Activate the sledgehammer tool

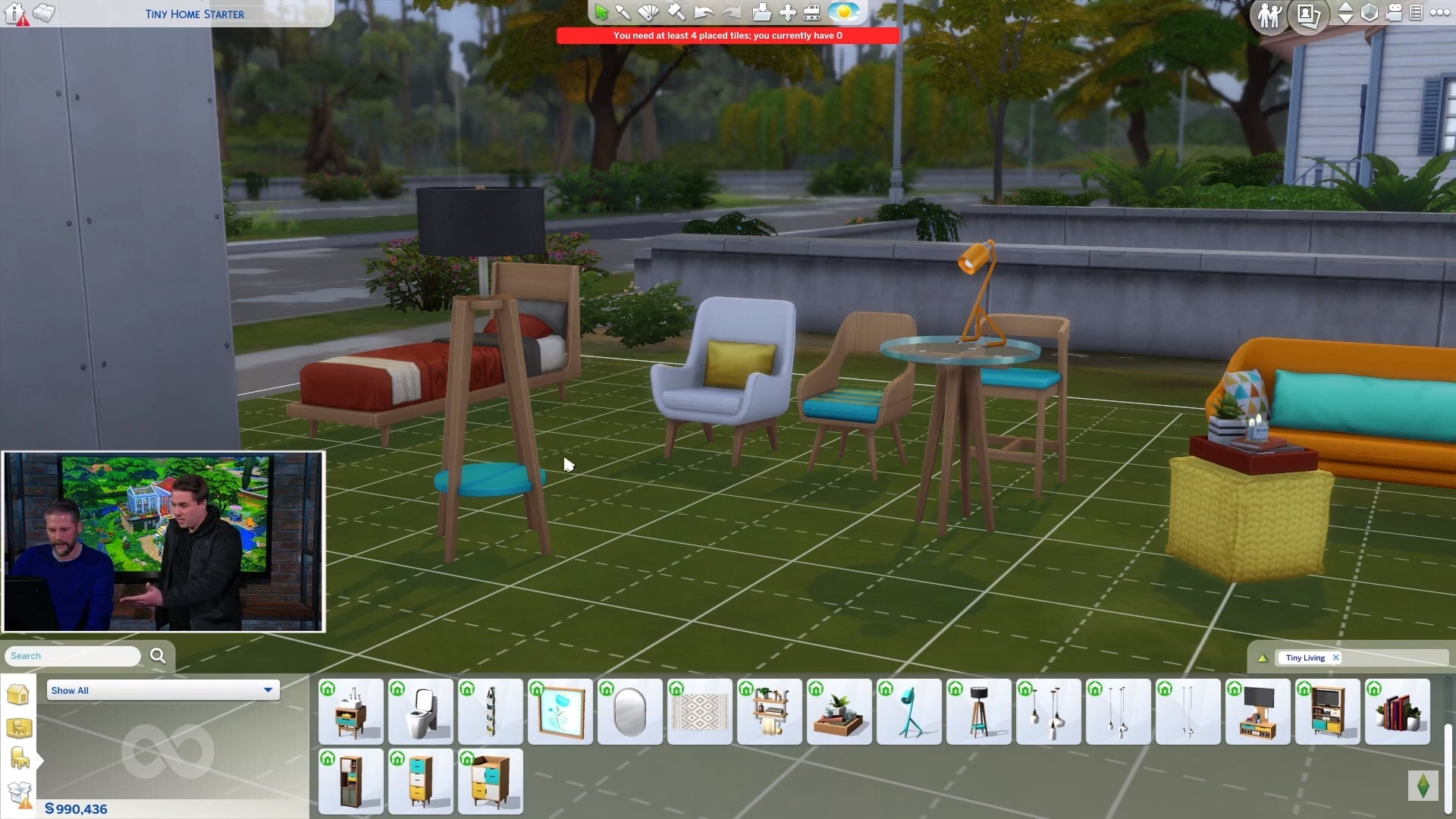(676, 12)
